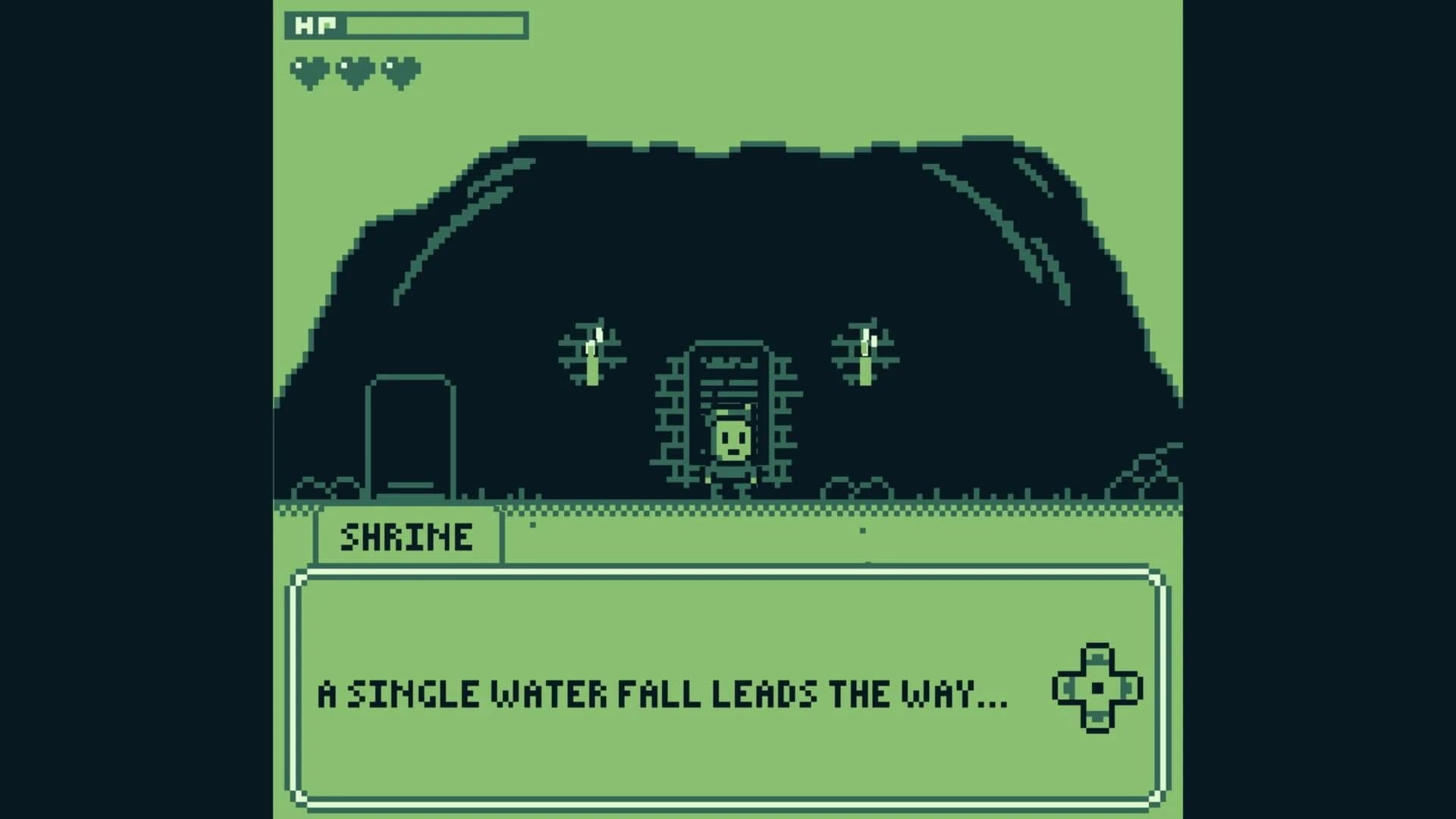This screenshot has height=819, width=1456.
Task: Click the left candle by the shrine entrance
Action: [594, 364]
